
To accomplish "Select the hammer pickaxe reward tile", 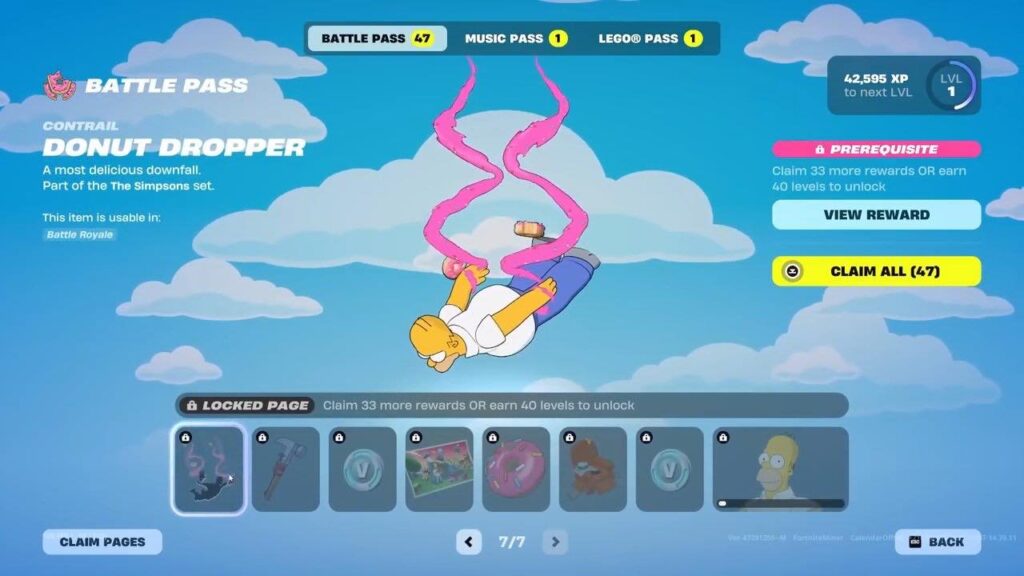I will point(286,469).
